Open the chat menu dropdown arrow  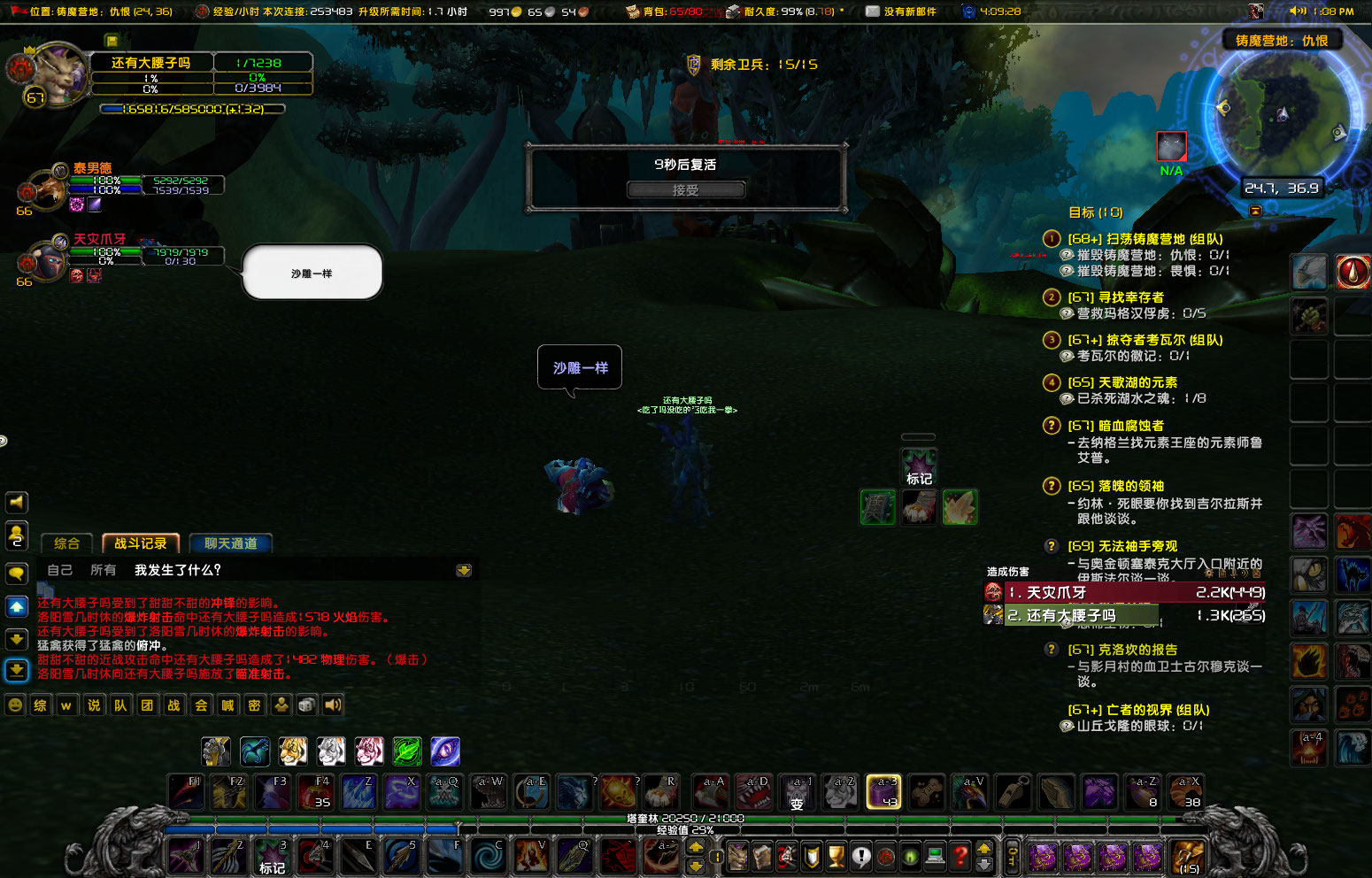coord(464,571)
